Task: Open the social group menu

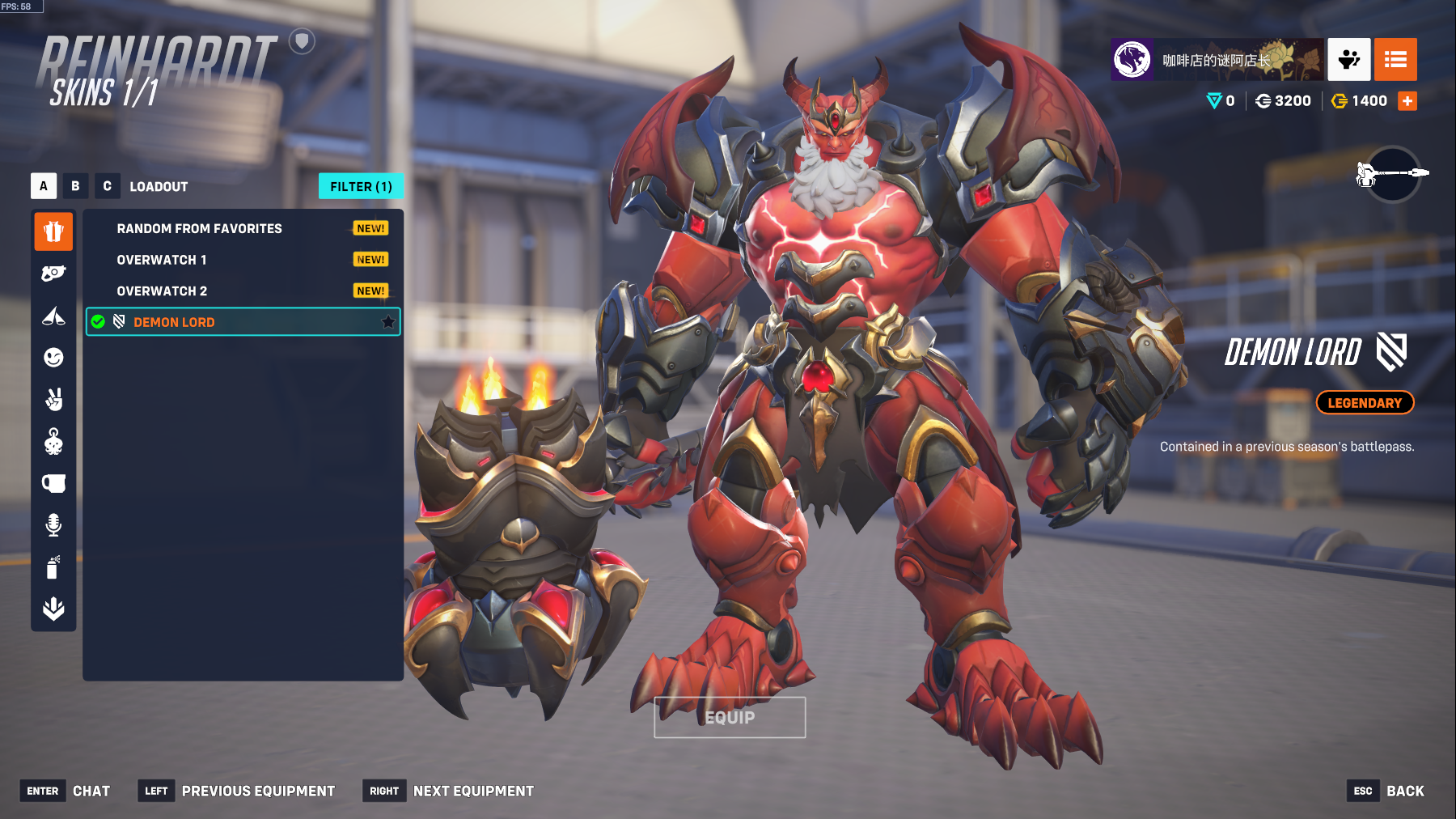Action: coord(1348,60)
